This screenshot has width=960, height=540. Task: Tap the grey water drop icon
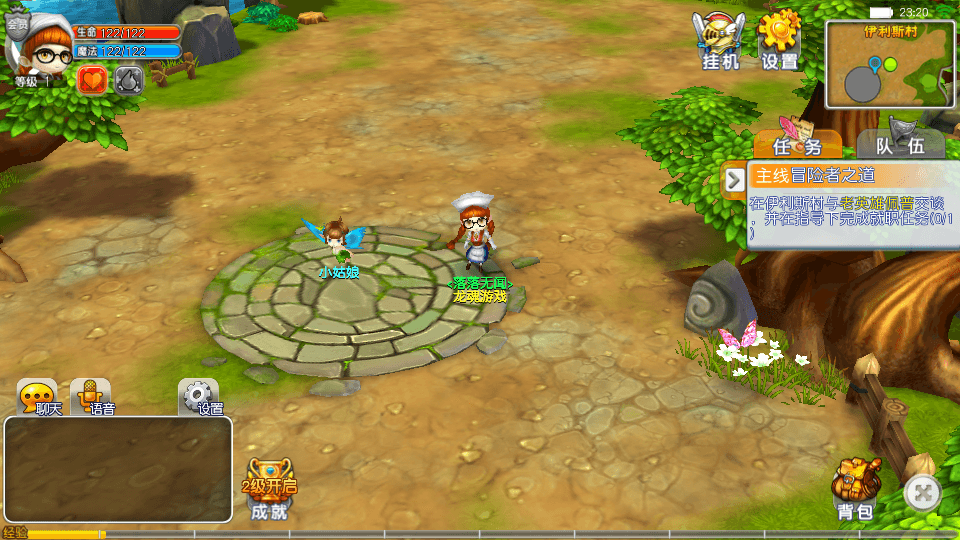tap(128, 80)
